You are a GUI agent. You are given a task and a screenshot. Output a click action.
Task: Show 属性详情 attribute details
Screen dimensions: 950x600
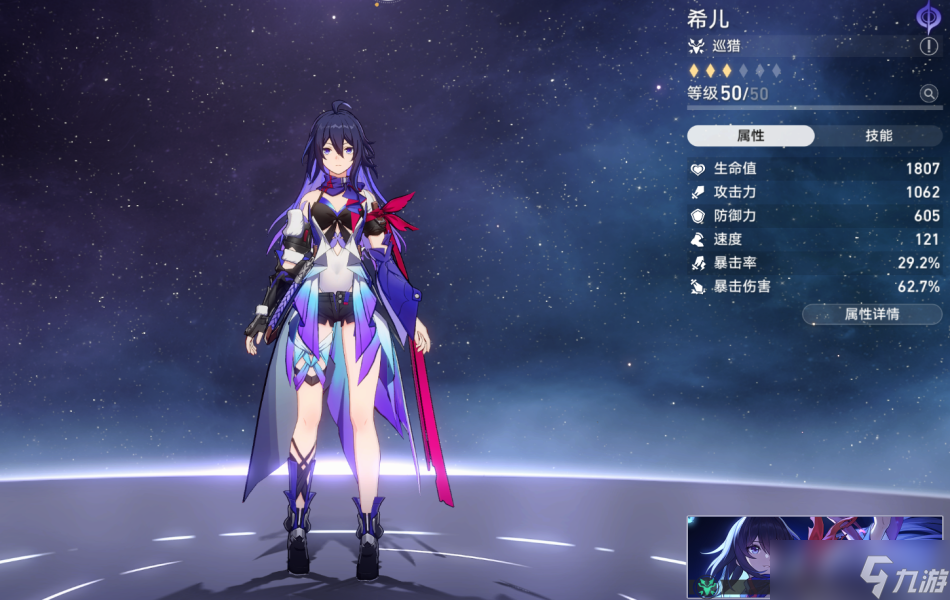(871, 314)
